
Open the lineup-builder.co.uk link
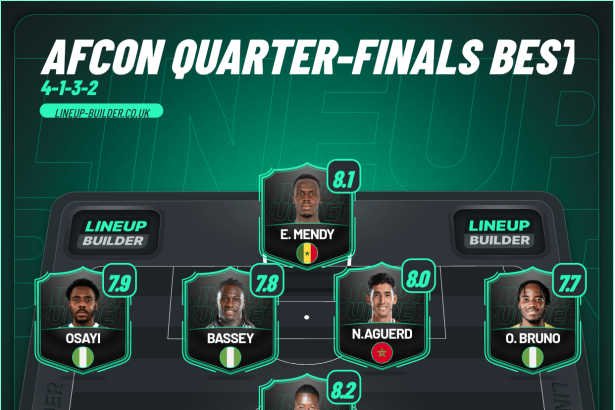coord(101,112)
